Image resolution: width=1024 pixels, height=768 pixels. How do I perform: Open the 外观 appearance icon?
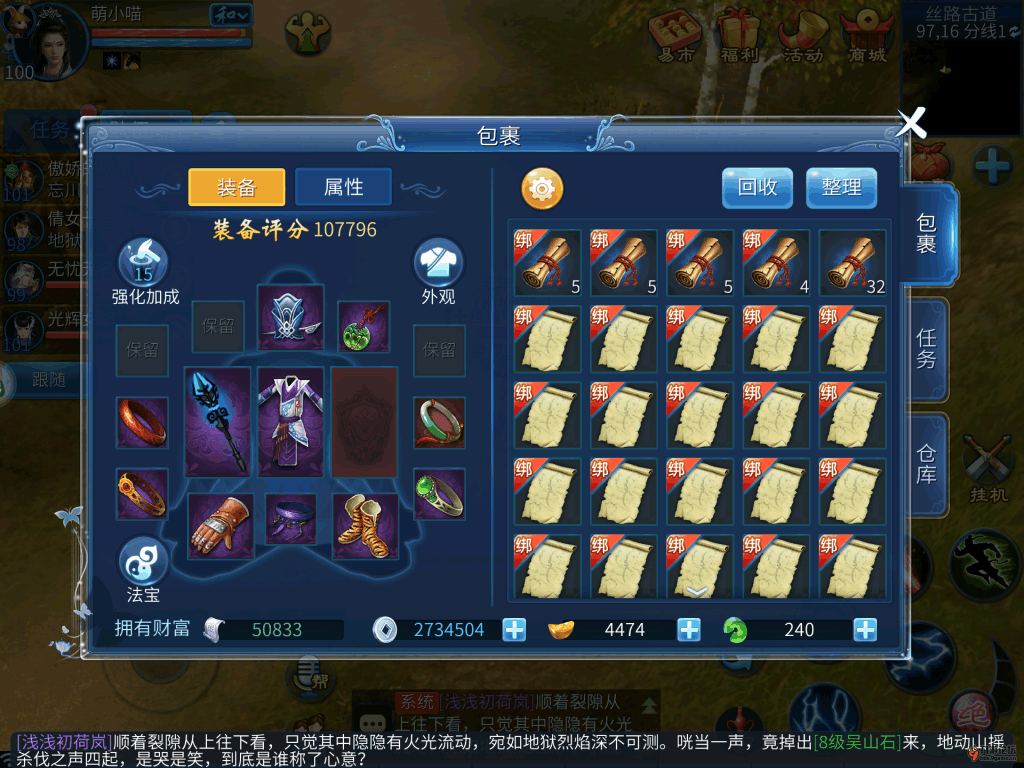[x=438, y=263]
